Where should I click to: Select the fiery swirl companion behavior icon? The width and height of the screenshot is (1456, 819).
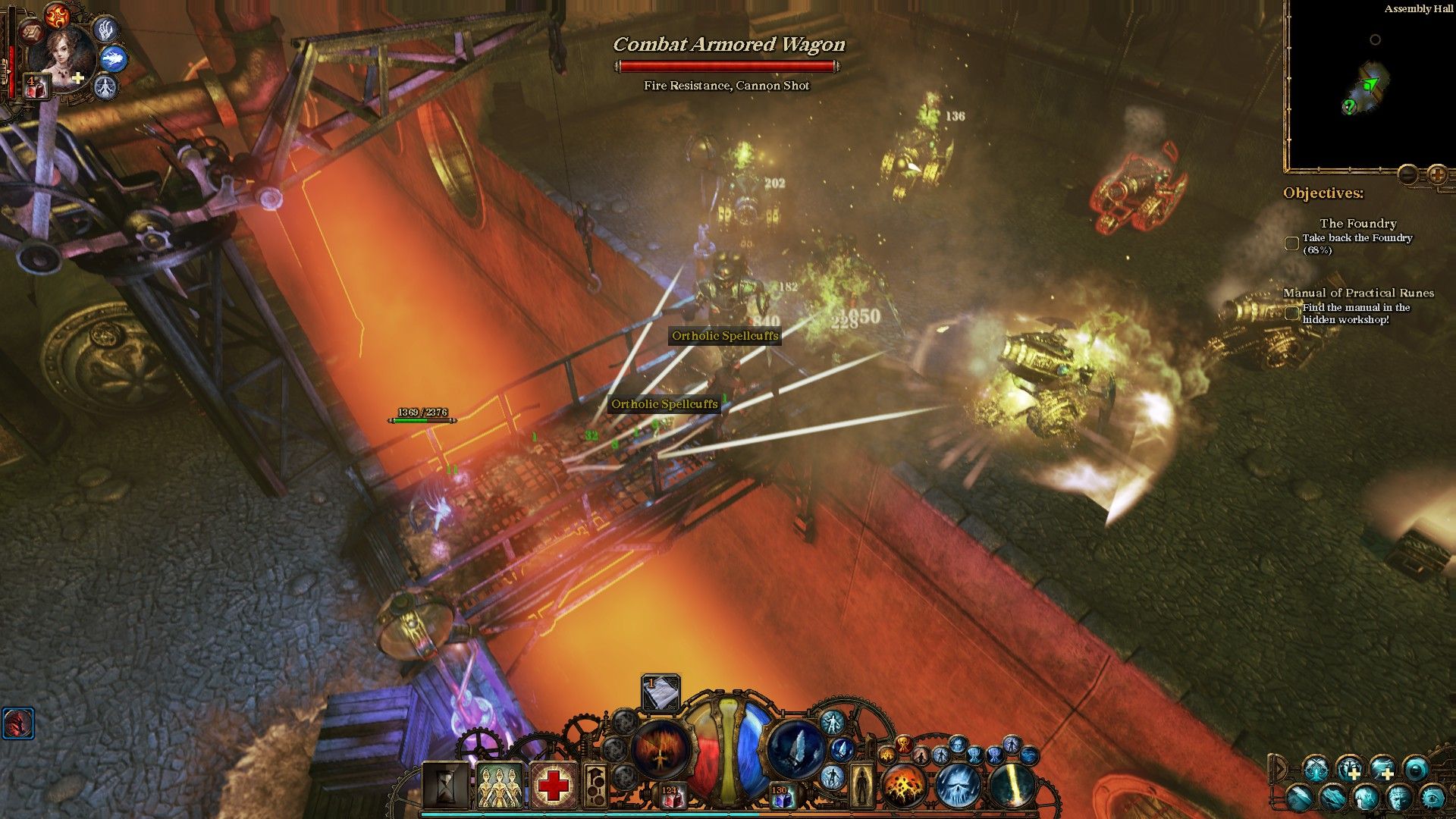pos(56,14)
